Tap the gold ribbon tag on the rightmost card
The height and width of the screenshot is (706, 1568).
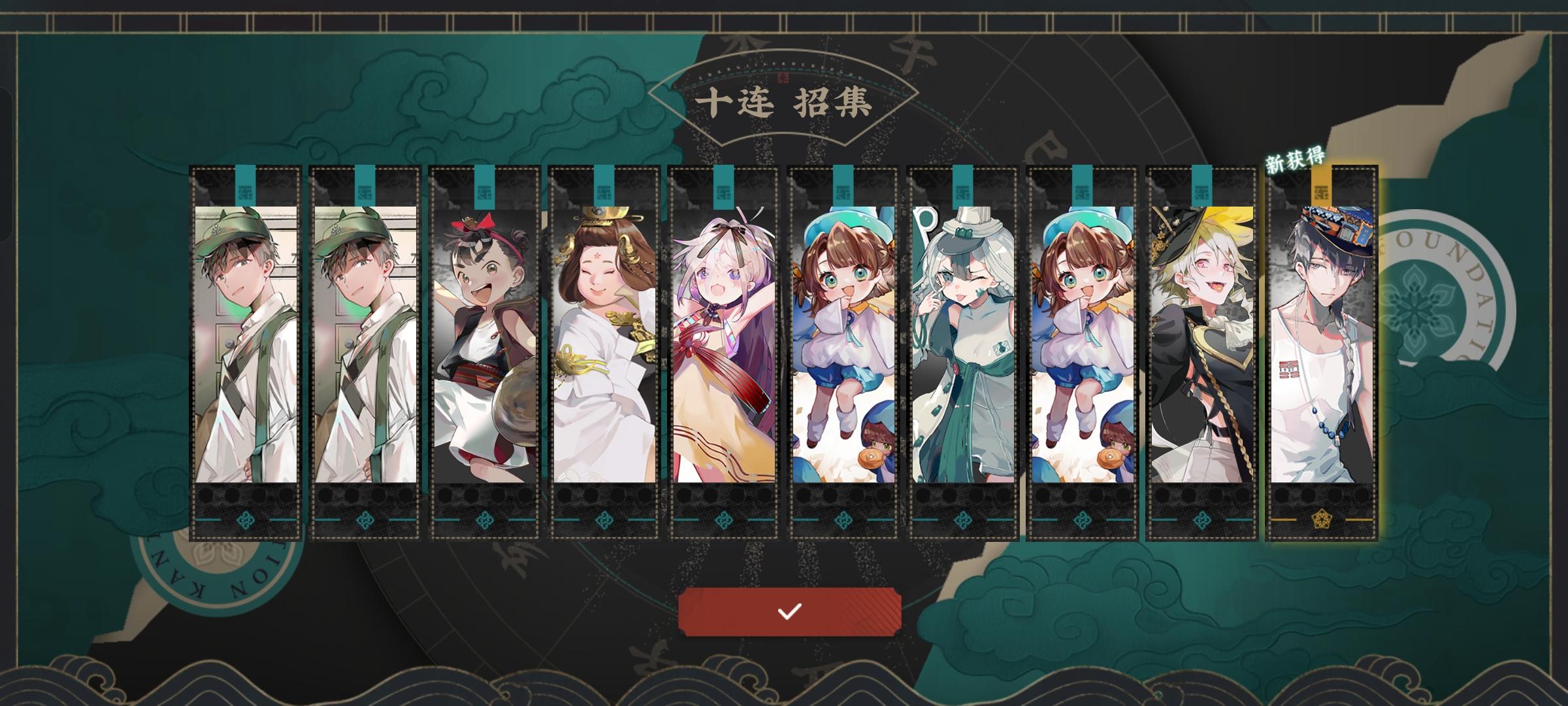click(x=1320, y=186)
